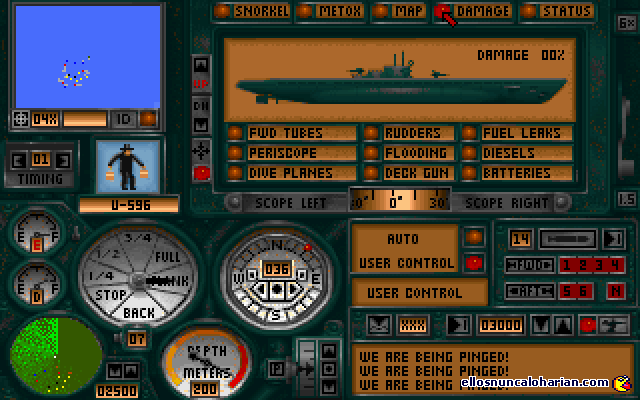The height and width of the screenshot is (400, 640).
Task: Toggle the Snorkel button
Action: [x=254, y=12]
